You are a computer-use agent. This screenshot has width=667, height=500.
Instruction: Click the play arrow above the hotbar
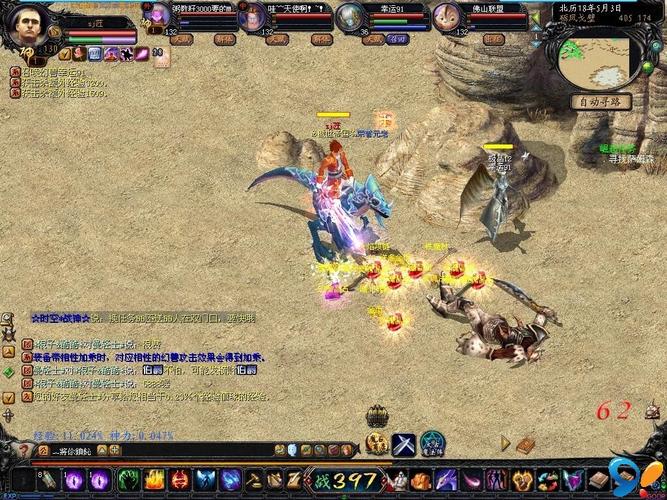506,442
